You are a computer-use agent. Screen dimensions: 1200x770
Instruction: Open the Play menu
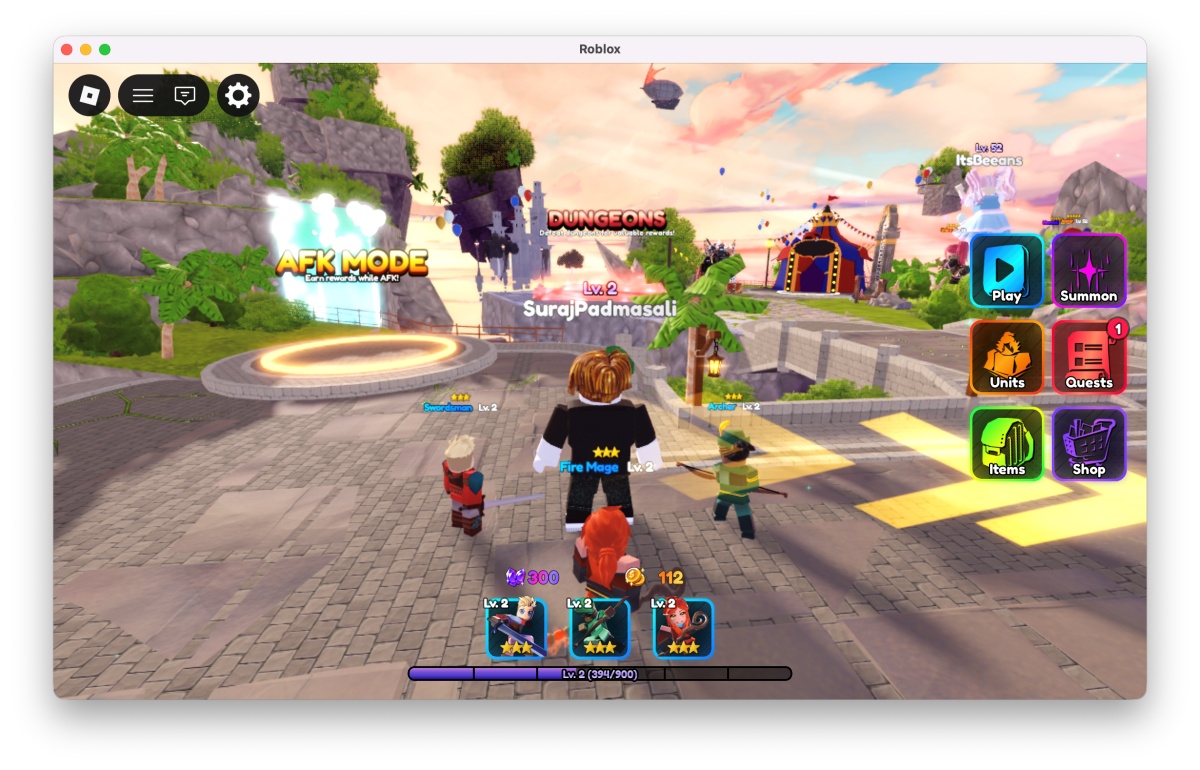[x=1006, y=271]
